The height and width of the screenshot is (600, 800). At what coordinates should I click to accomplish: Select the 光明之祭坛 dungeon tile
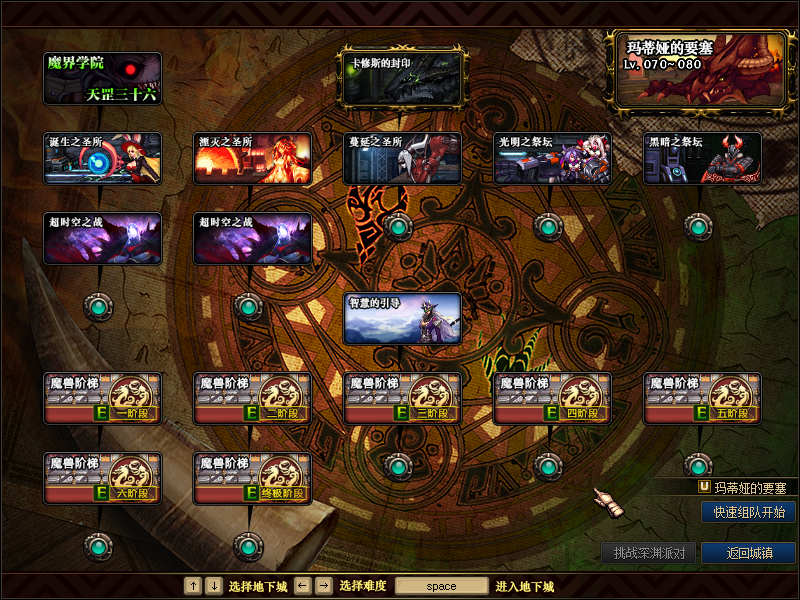pos(552,158)
